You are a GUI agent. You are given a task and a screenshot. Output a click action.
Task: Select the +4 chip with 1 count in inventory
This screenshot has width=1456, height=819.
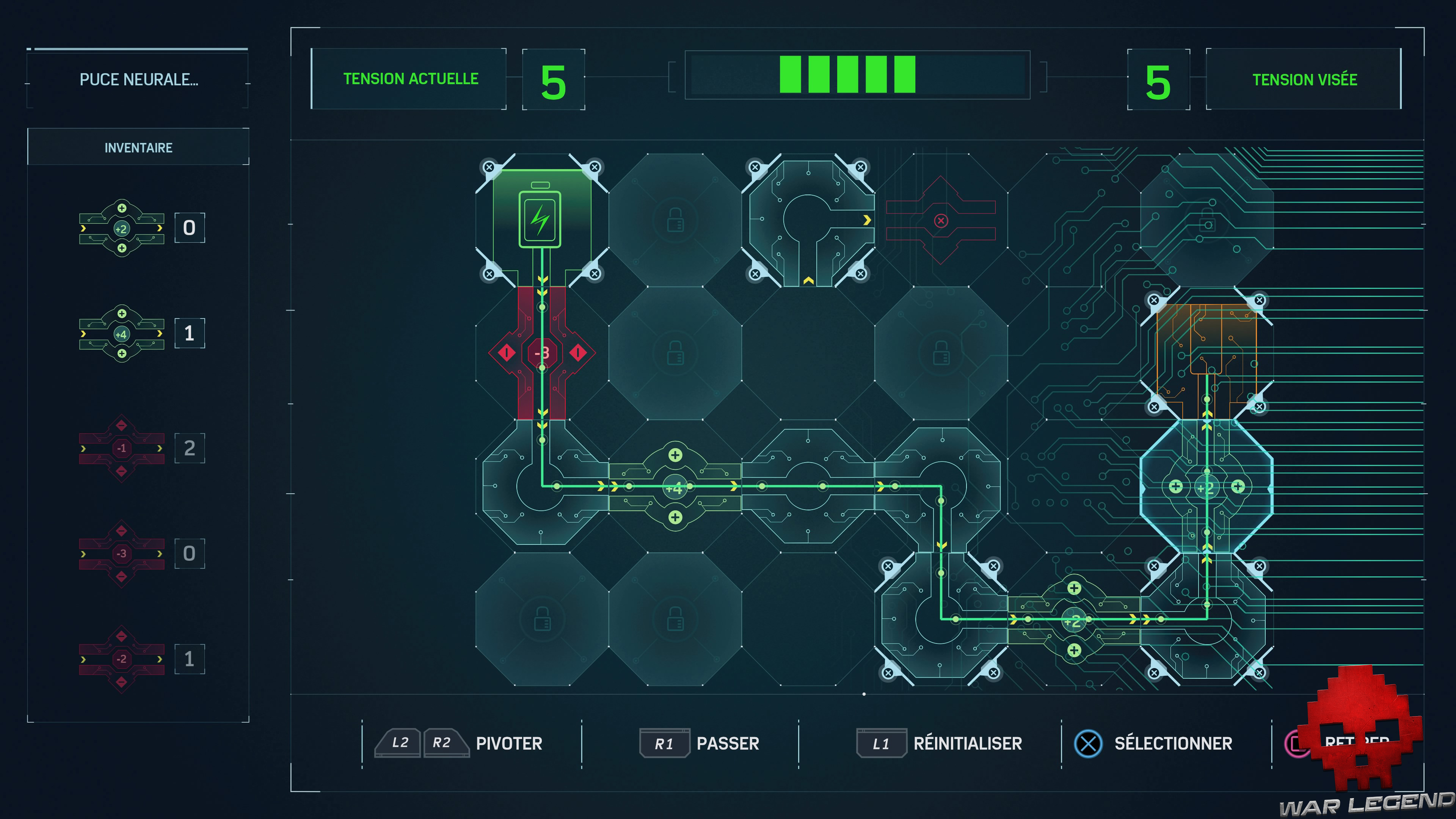[x=121, y=334]
